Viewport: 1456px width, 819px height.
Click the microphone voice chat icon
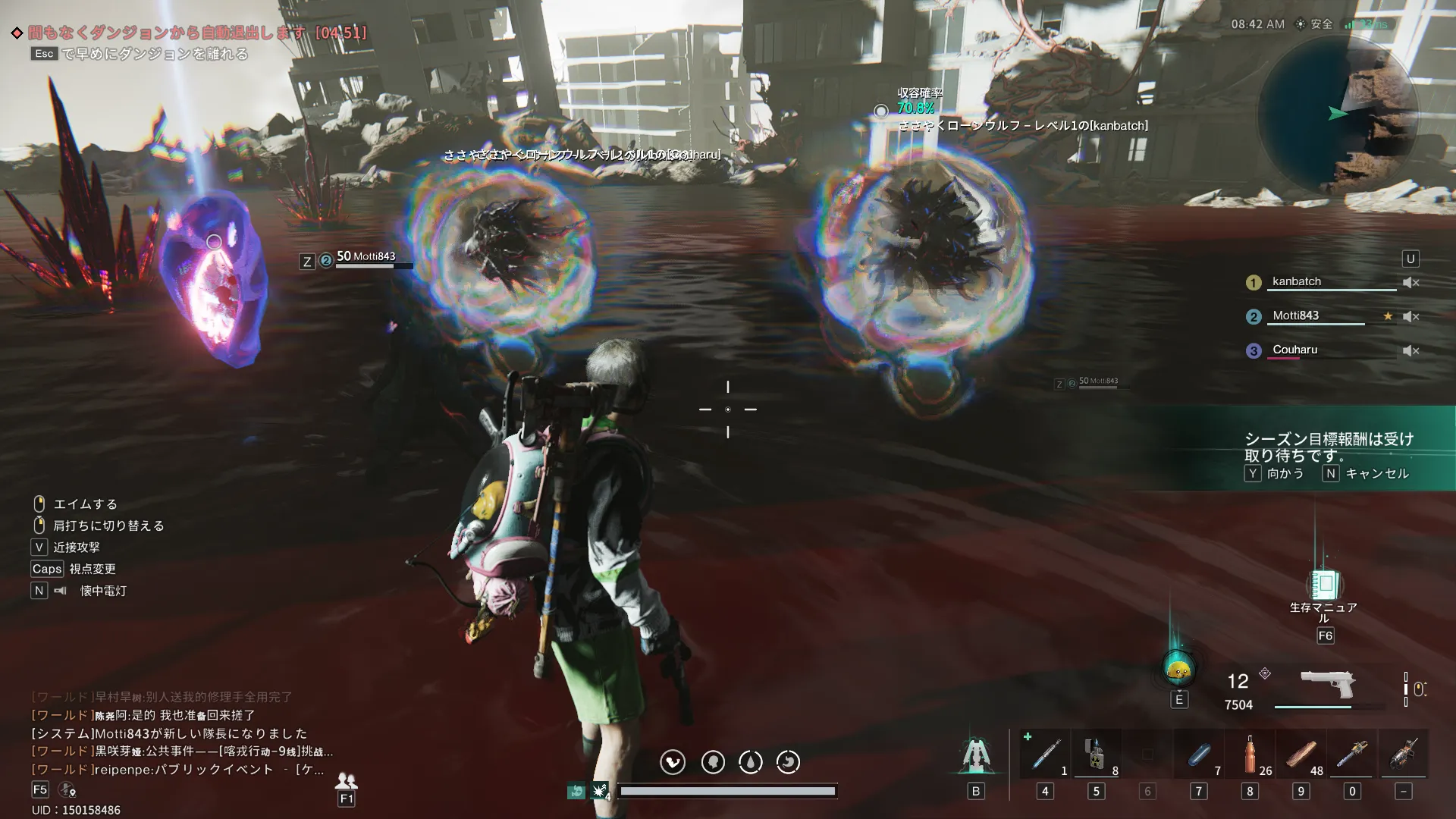coord(67,790)
